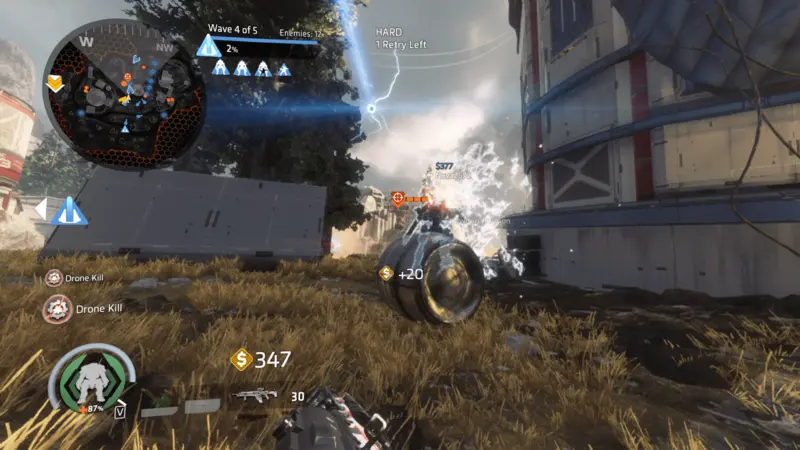Activate the titan meter icon
Viewport: 800px width, 450px height.
pyautogui.click(x=91, y=381)
